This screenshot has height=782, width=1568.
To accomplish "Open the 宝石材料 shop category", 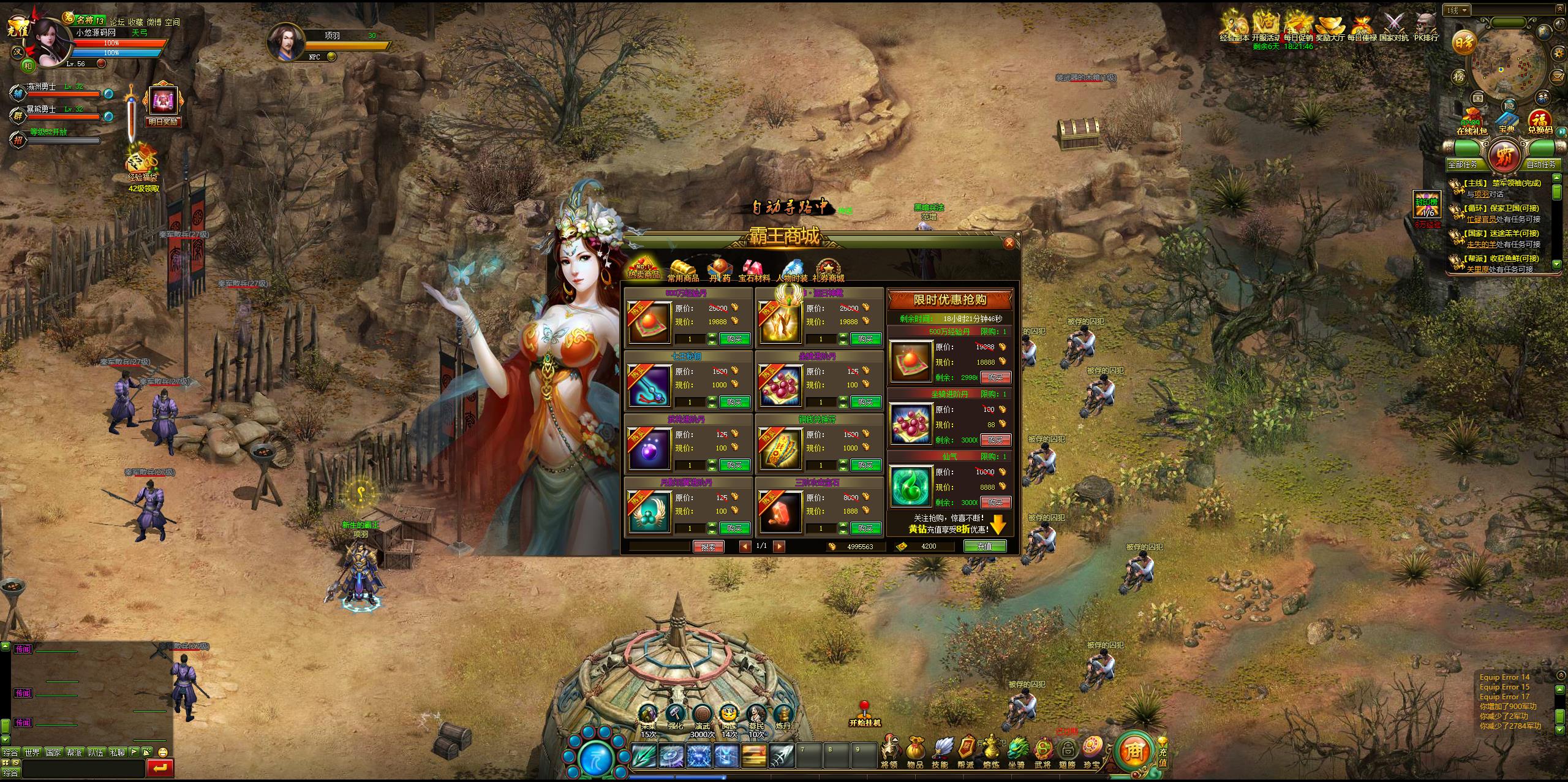I will (x=754, y=271).
